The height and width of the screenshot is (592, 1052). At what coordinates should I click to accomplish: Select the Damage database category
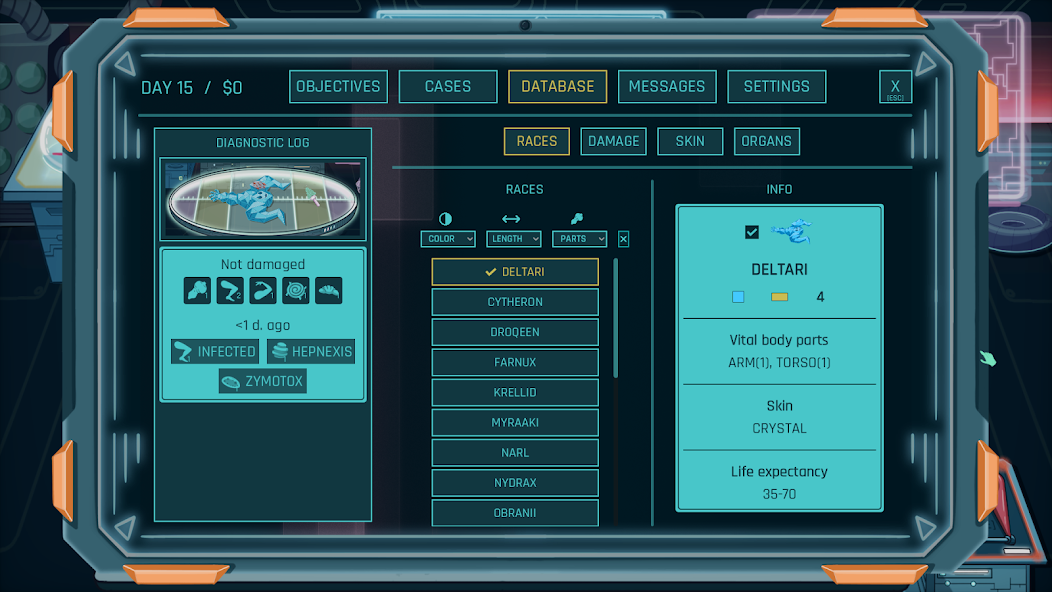613,142
